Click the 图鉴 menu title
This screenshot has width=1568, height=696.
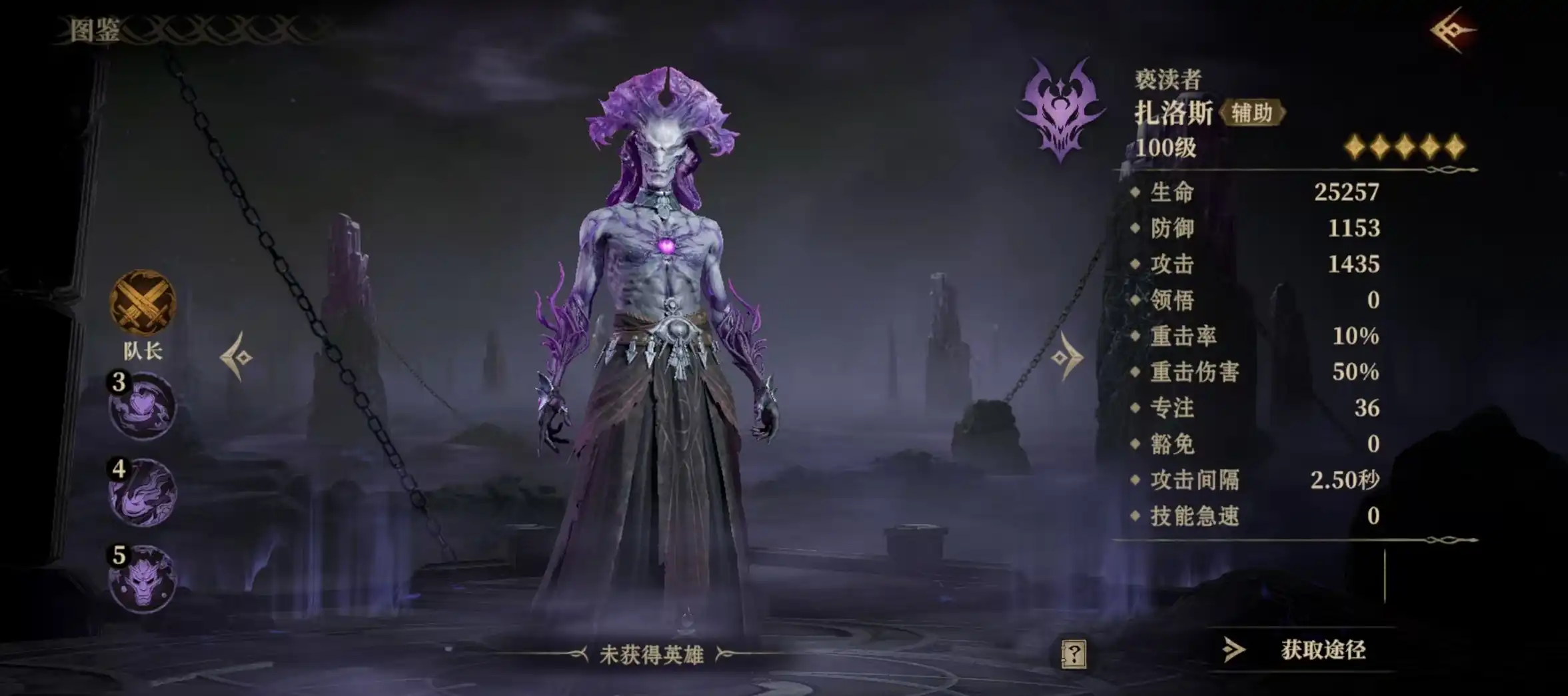(x=93, y=30)
